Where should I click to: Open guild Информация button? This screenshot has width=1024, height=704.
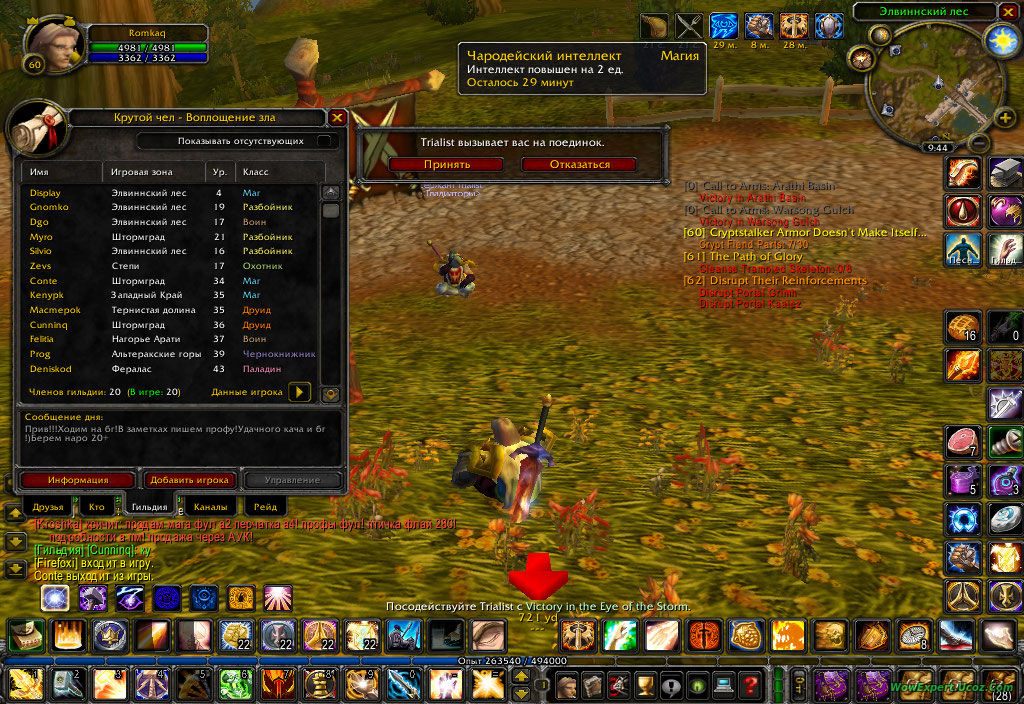pos(78,480)
